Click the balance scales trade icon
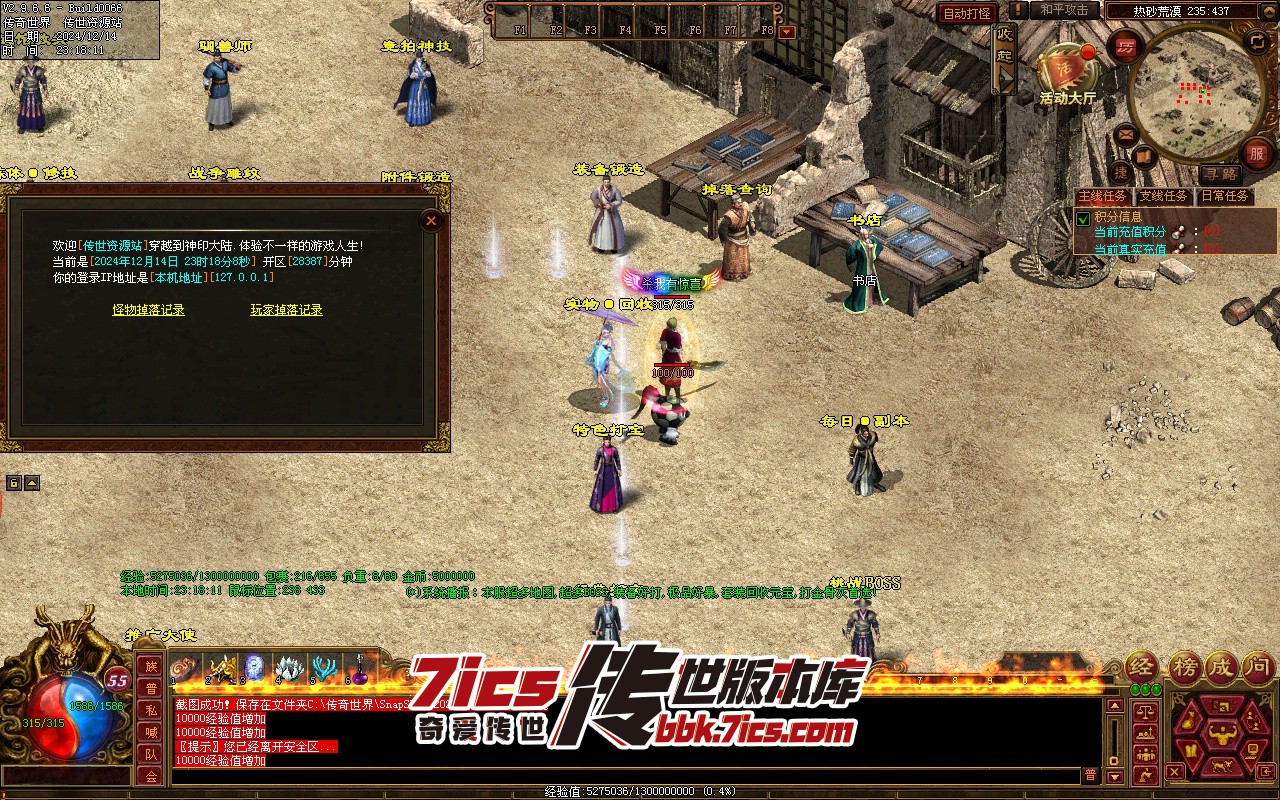Viewport: 1280px width, 800px height. (x=1143, y=712)
